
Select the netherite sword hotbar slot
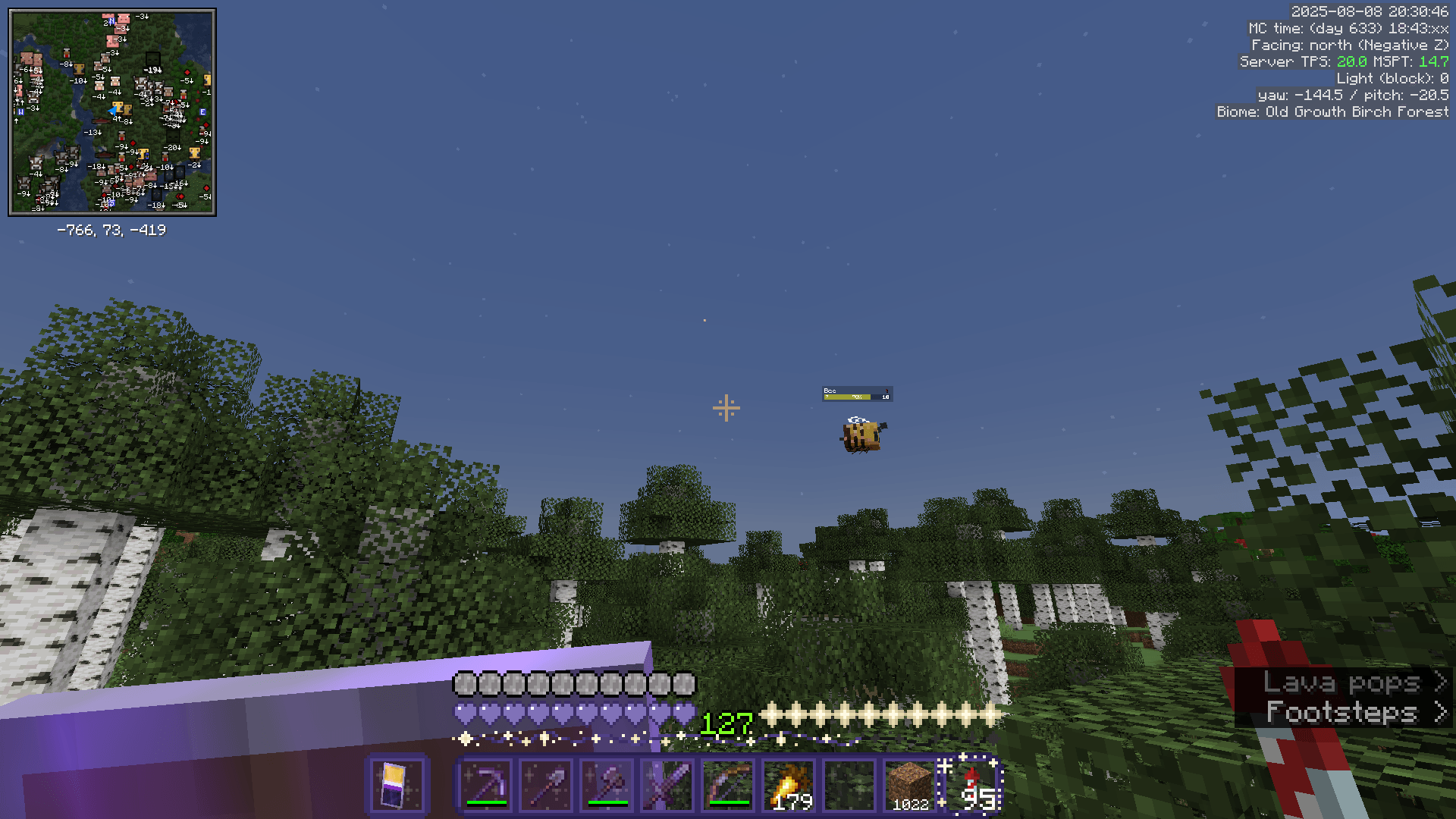[x=667, y=785]
